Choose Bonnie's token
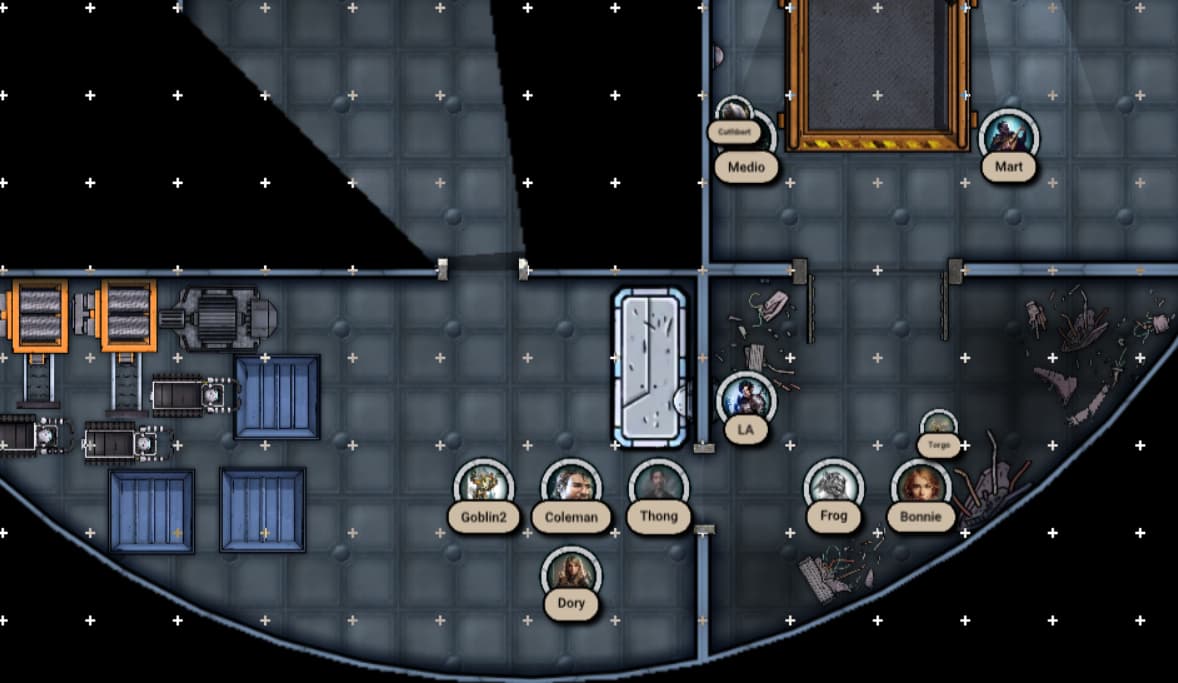Viewport: 1178px width, 683px height. point(920,488)
